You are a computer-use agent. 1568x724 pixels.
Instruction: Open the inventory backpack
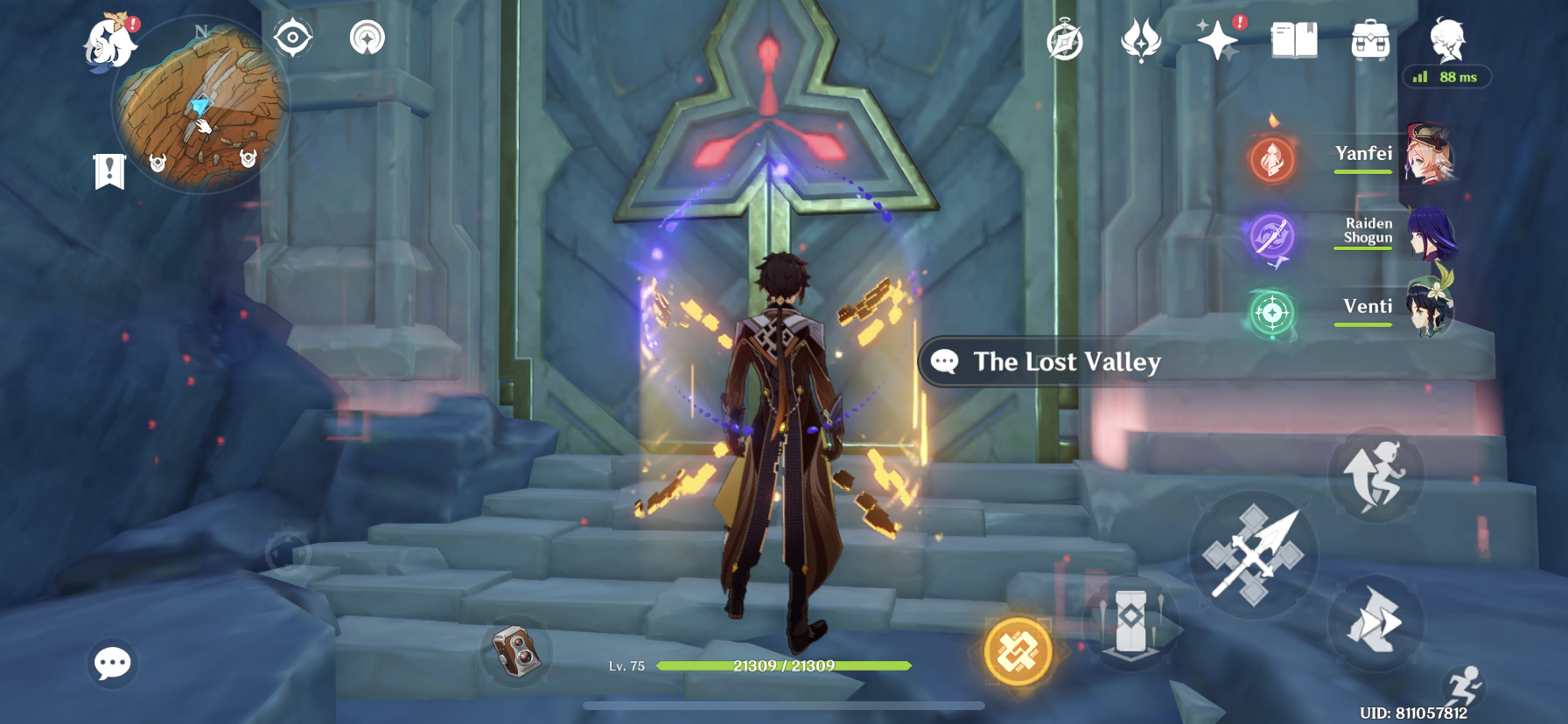pos(1370,41)
